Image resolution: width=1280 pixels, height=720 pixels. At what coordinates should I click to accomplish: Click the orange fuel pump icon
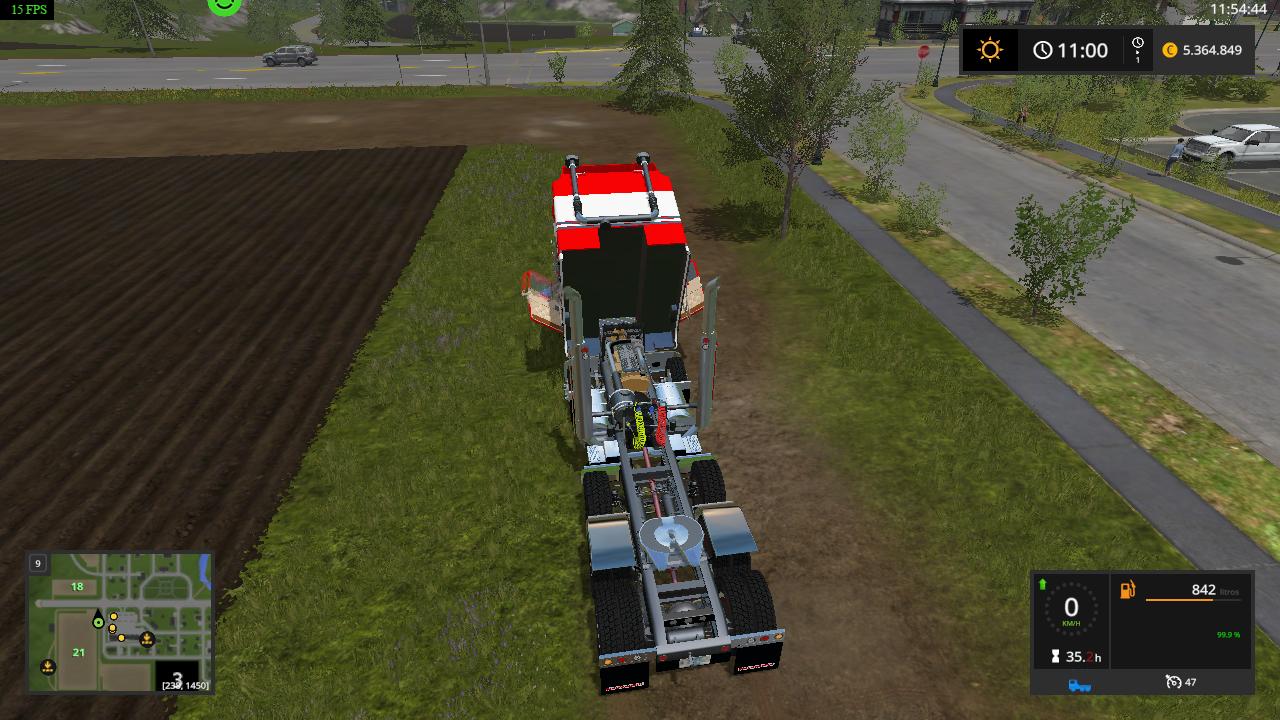(x=1127, y=590)
